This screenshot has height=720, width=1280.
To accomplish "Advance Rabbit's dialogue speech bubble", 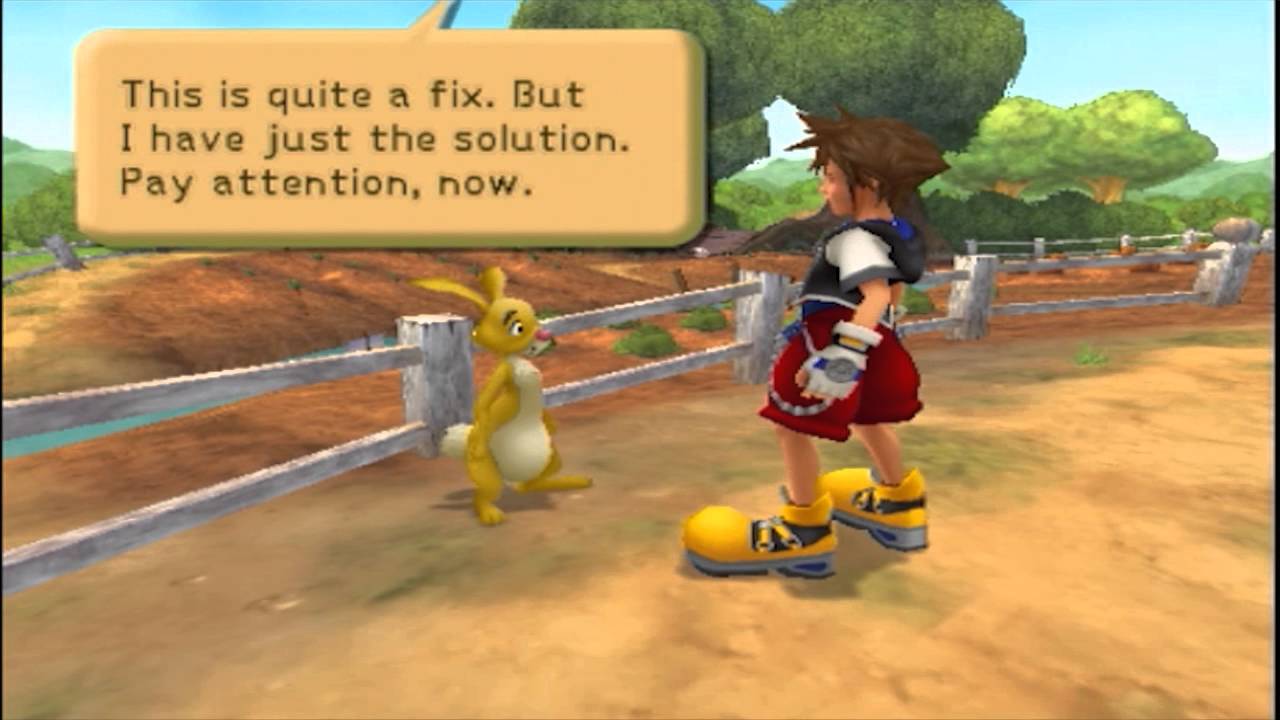I will coord(389,137).
